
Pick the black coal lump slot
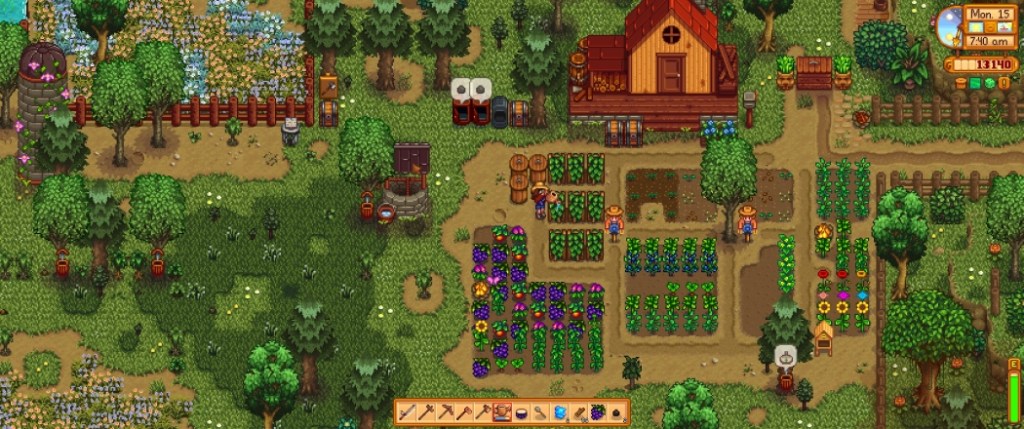[617, 412]
